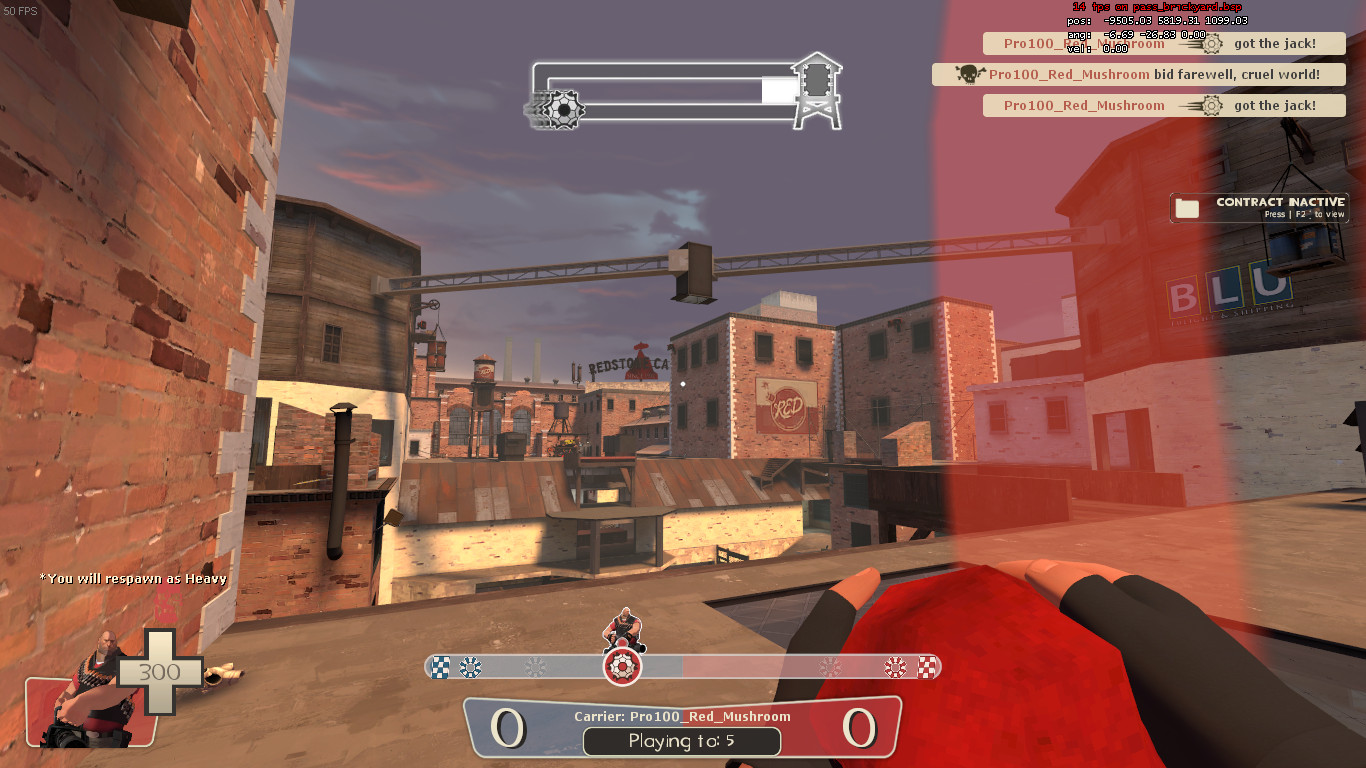Expand the carrier name banner showing Pro100_Red_Mushroom
Screen dimensions: 1366x768
[x=681, y=716]
